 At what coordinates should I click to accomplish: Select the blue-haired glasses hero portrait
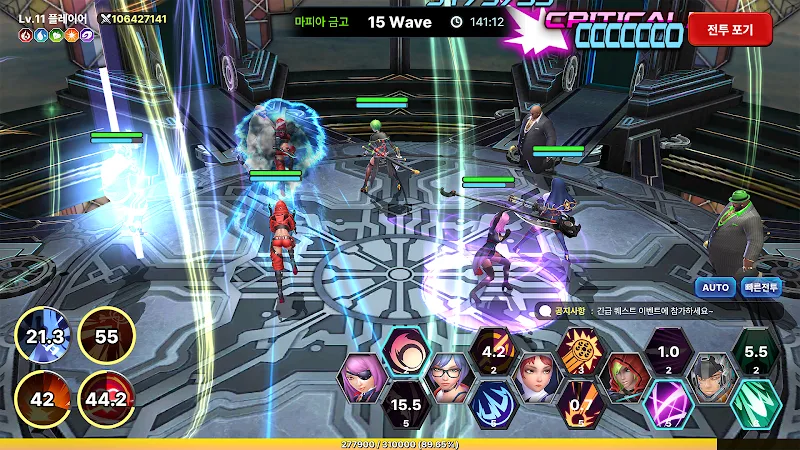click(x=449, y=378)
